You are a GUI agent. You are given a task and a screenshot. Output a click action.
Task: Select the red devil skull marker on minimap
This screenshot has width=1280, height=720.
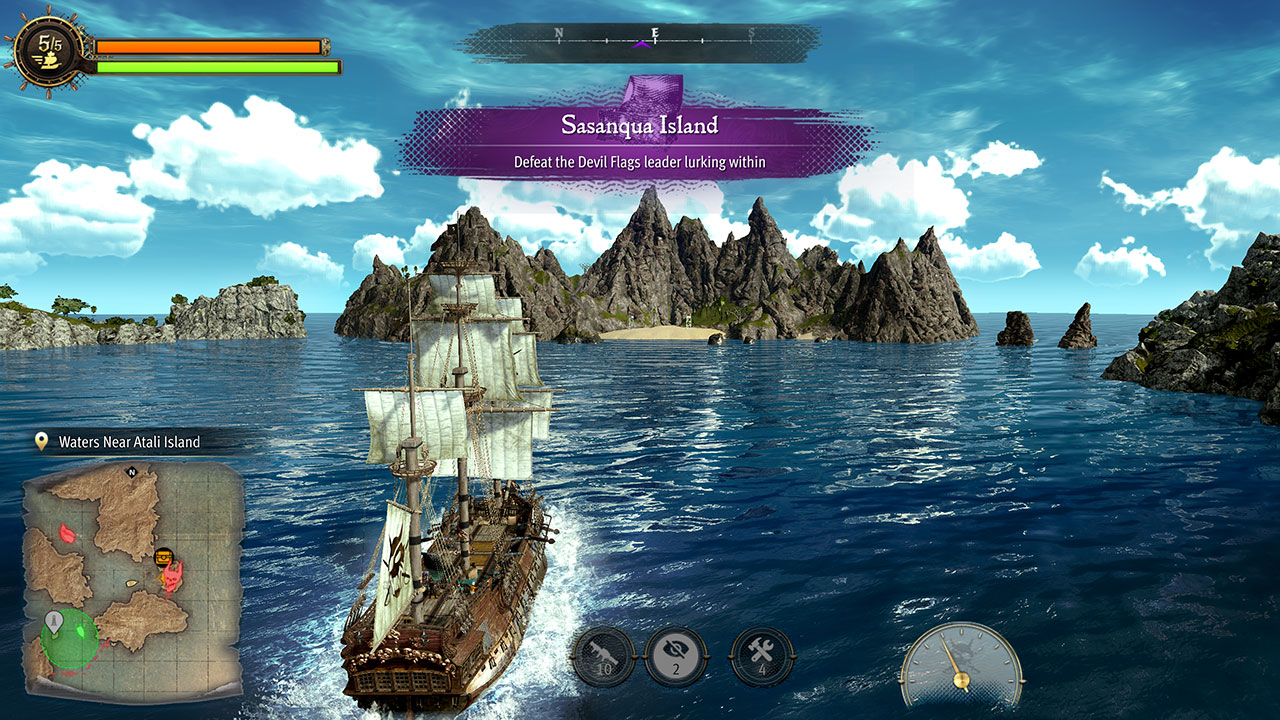(175, 575)
